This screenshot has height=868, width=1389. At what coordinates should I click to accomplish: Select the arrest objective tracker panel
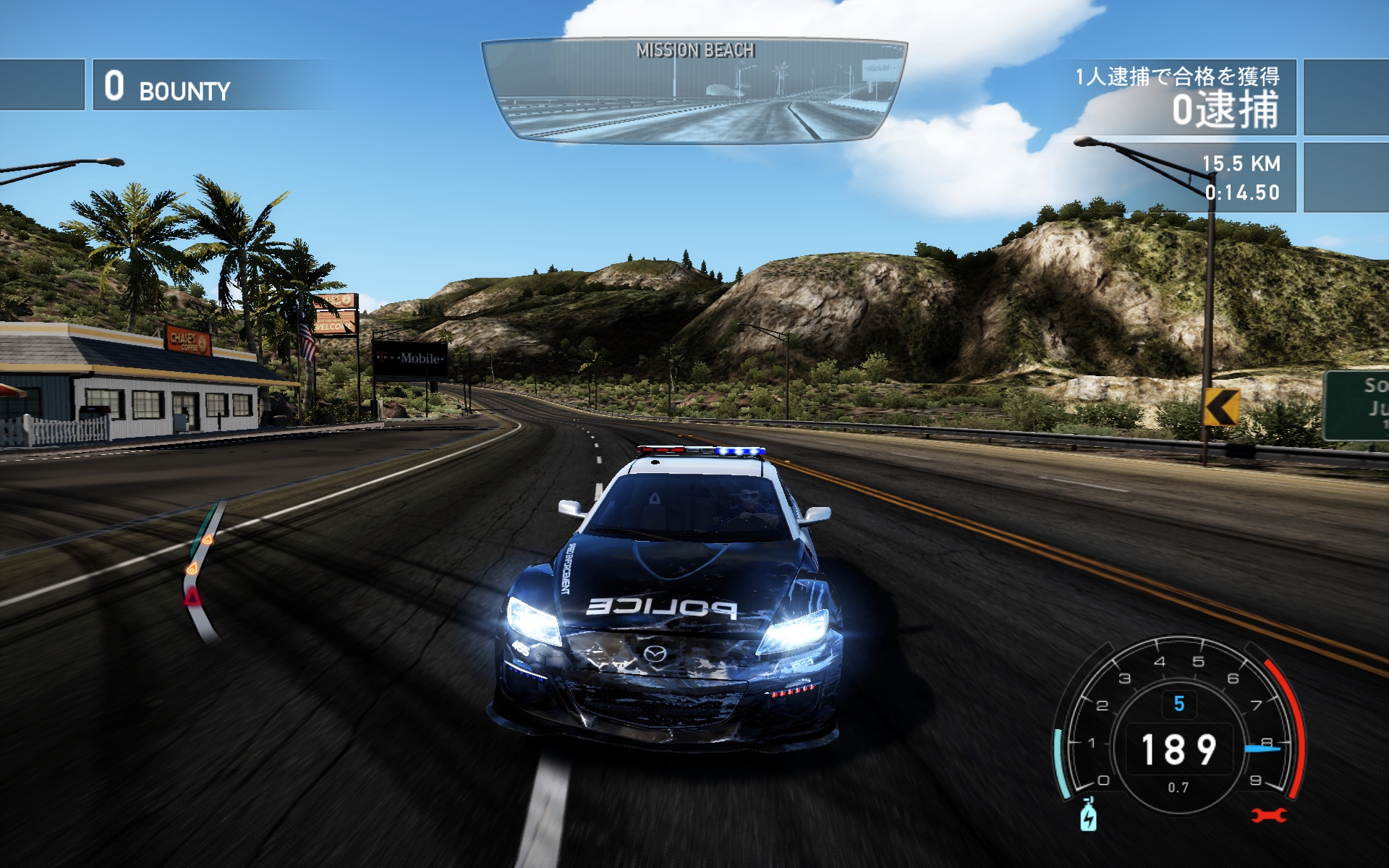(x=1179, y=97)
